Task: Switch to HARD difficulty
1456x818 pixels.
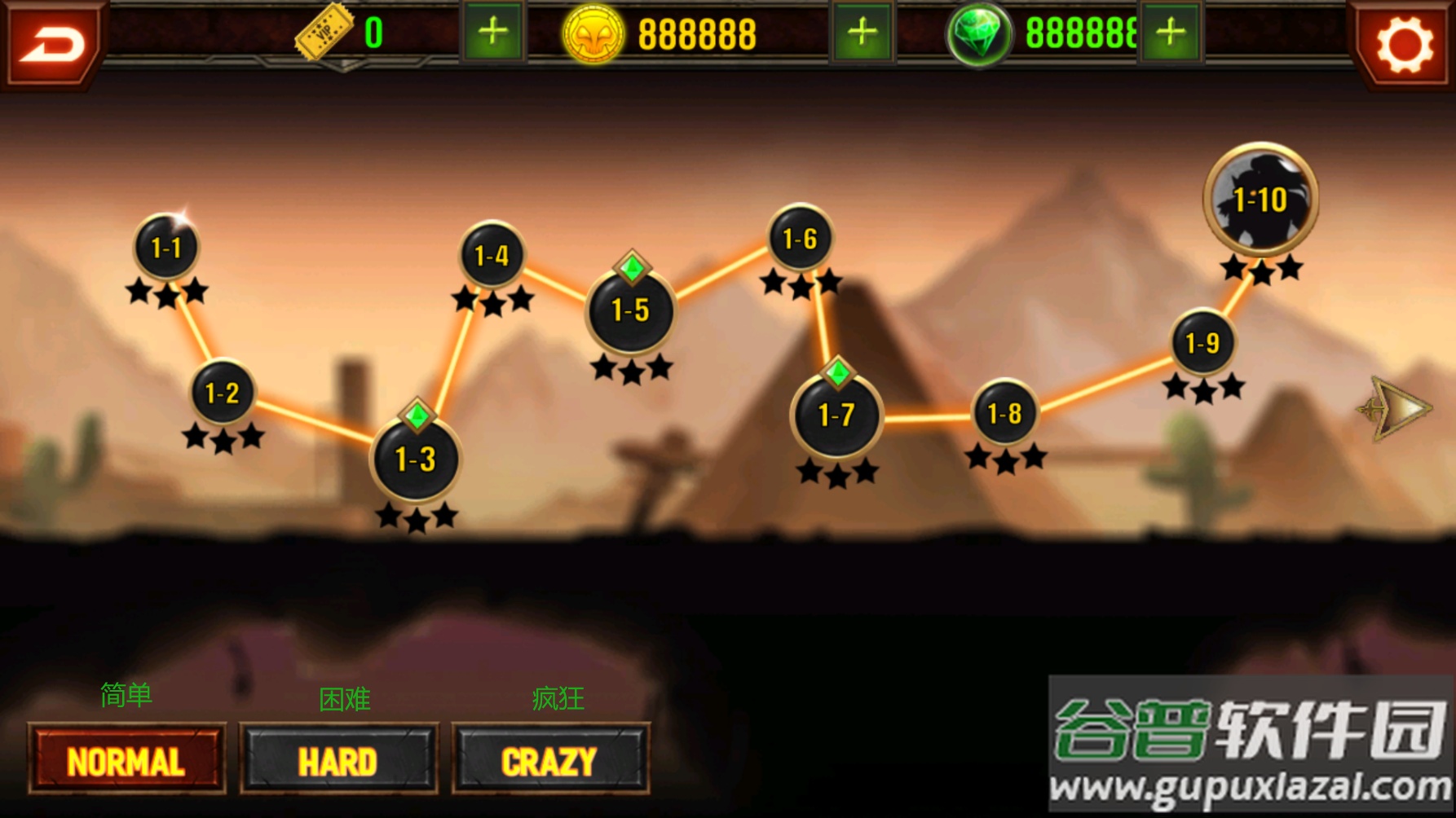Action: pos(338,760)
